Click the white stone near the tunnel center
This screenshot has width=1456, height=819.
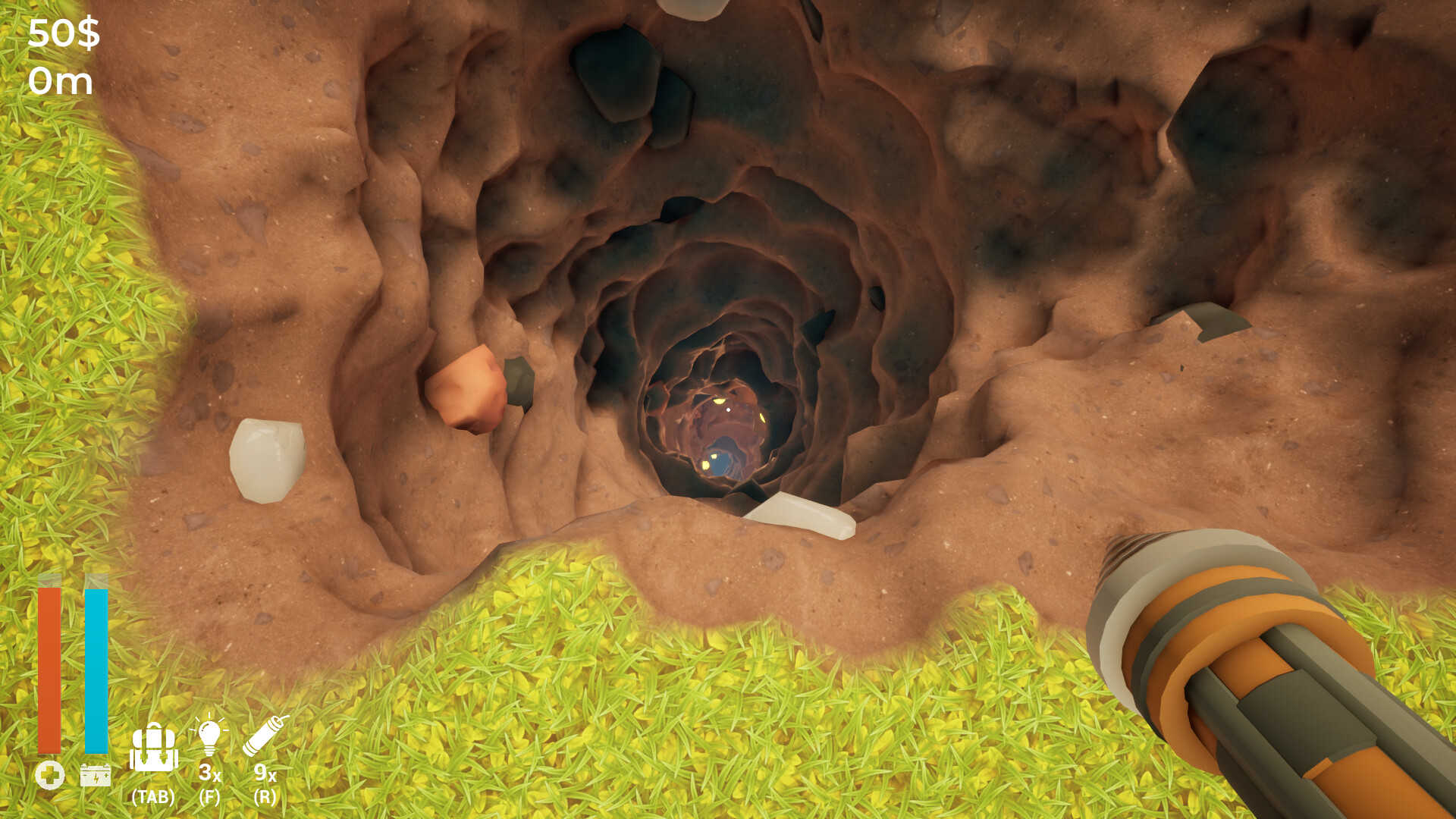click(x=800, y=512)
